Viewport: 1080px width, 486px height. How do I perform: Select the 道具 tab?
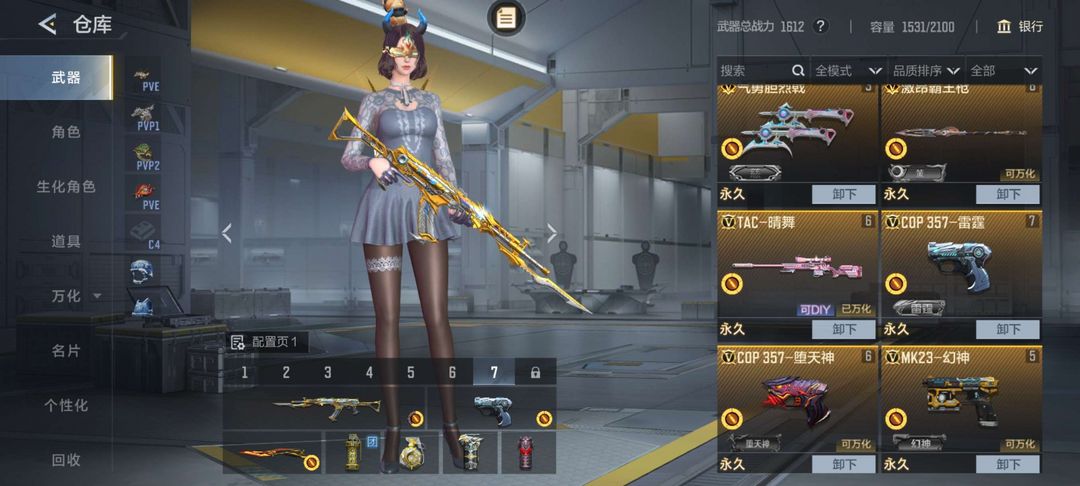[x=66, y=241]
